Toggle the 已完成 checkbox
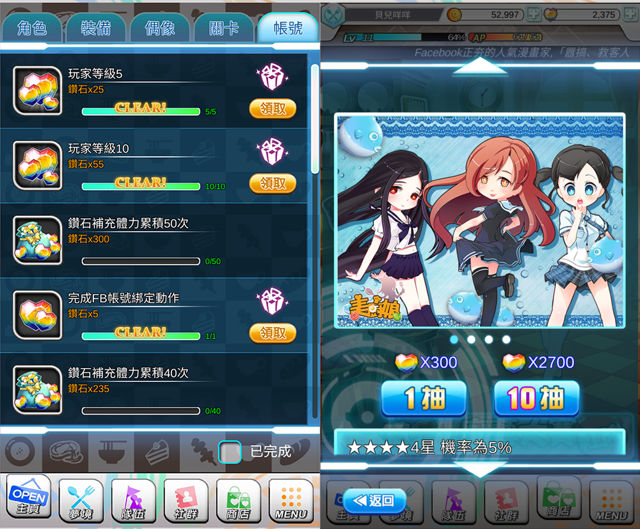640x529 pixels. pos(230,452)
